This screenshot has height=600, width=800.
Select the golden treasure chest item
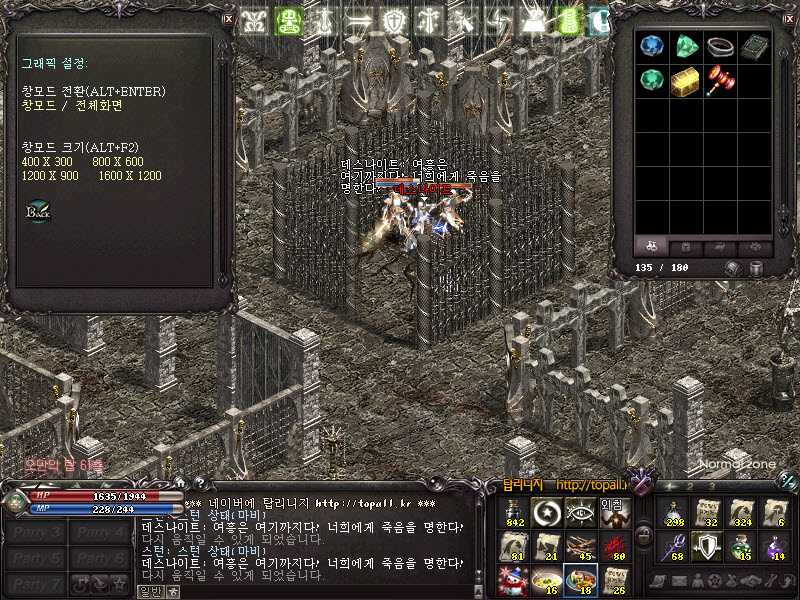click(685, 80)
